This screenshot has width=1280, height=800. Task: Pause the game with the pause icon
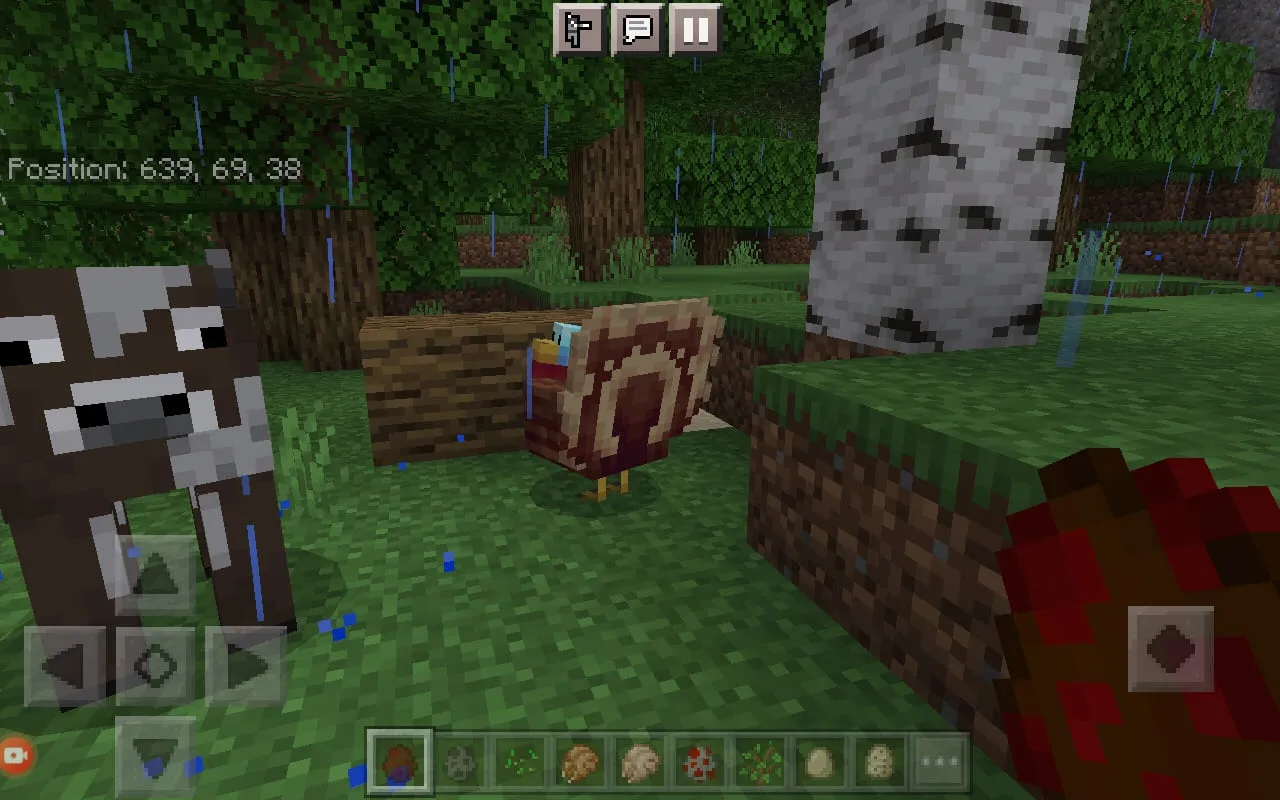(x=695, y=30)
